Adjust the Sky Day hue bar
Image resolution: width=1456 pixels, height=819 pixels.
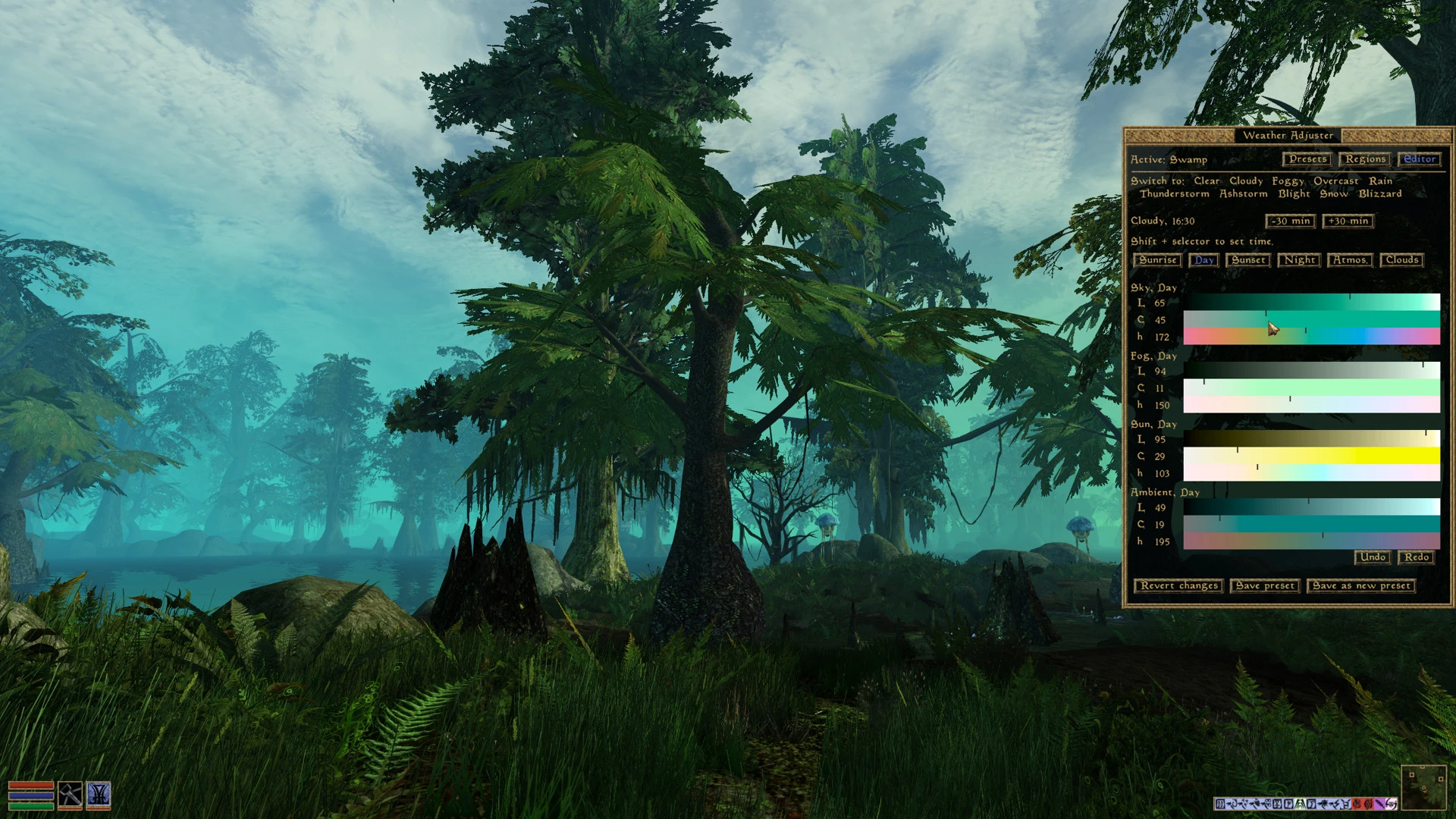[1311, 337]
